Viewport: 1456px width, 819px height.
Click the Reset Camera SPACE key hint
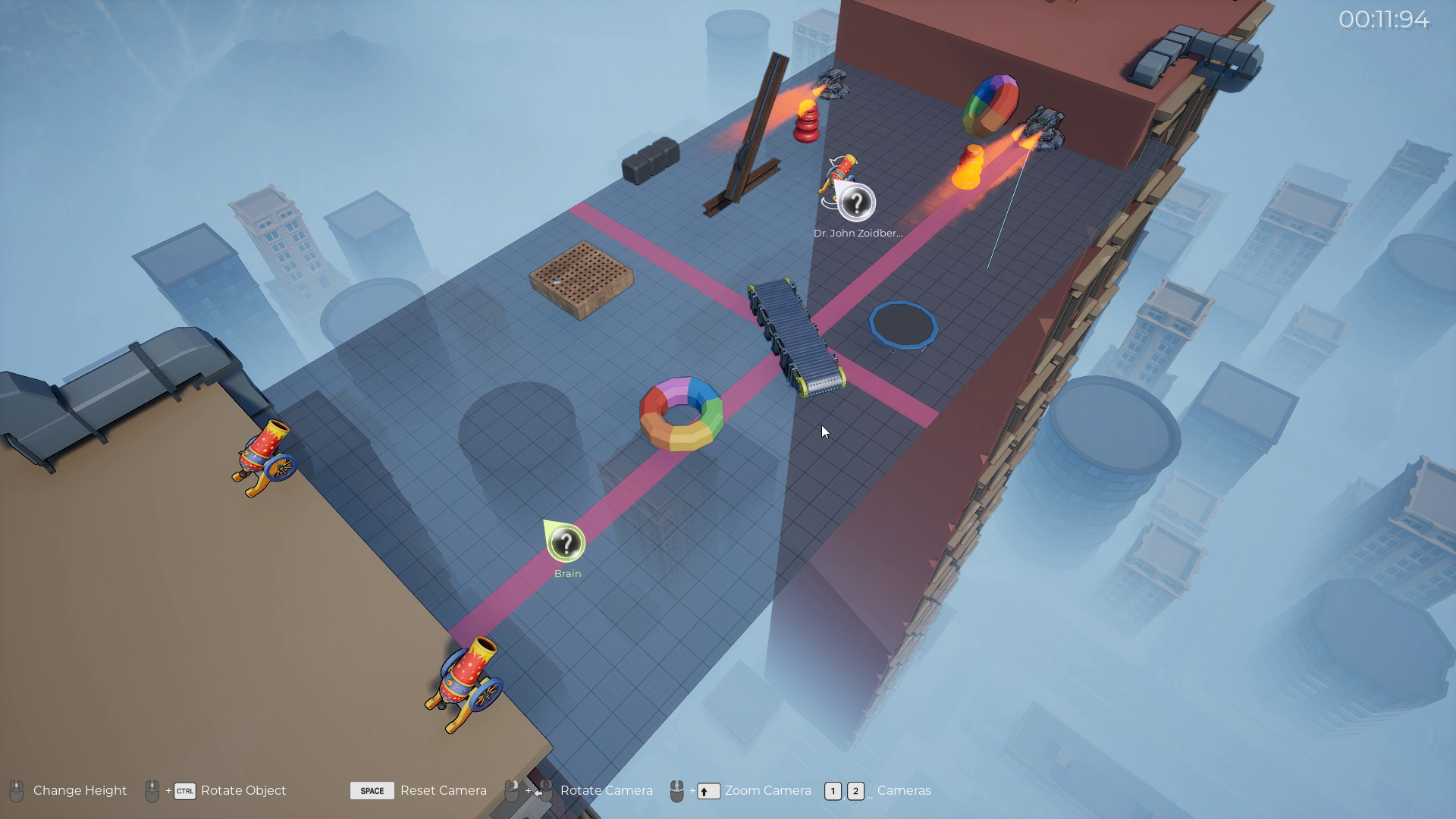pyautogui.click(x=372, y=790)
